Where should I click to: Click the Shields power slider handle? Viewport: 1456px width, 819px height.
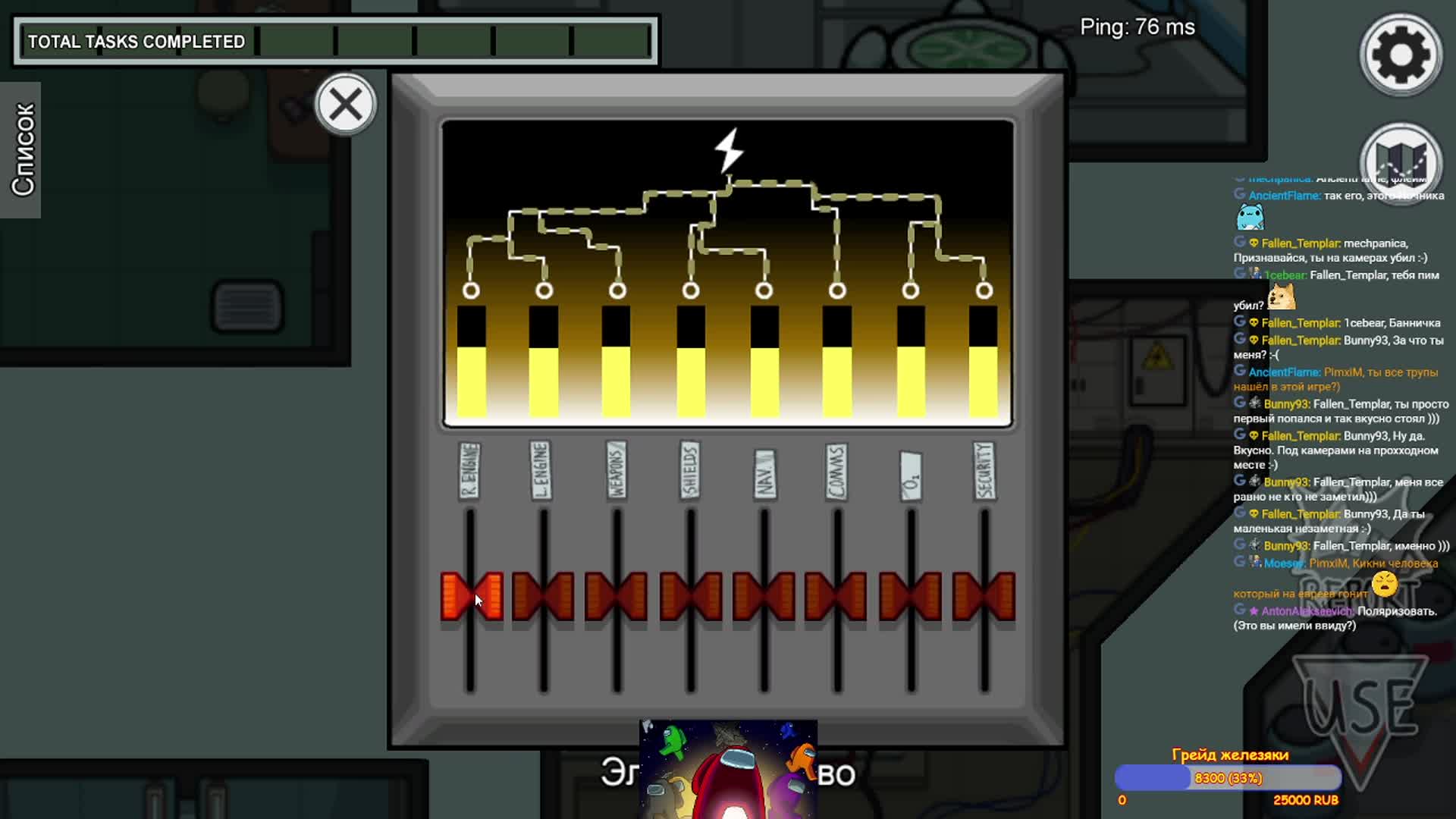pyautogui.click(x=690, y=596)
